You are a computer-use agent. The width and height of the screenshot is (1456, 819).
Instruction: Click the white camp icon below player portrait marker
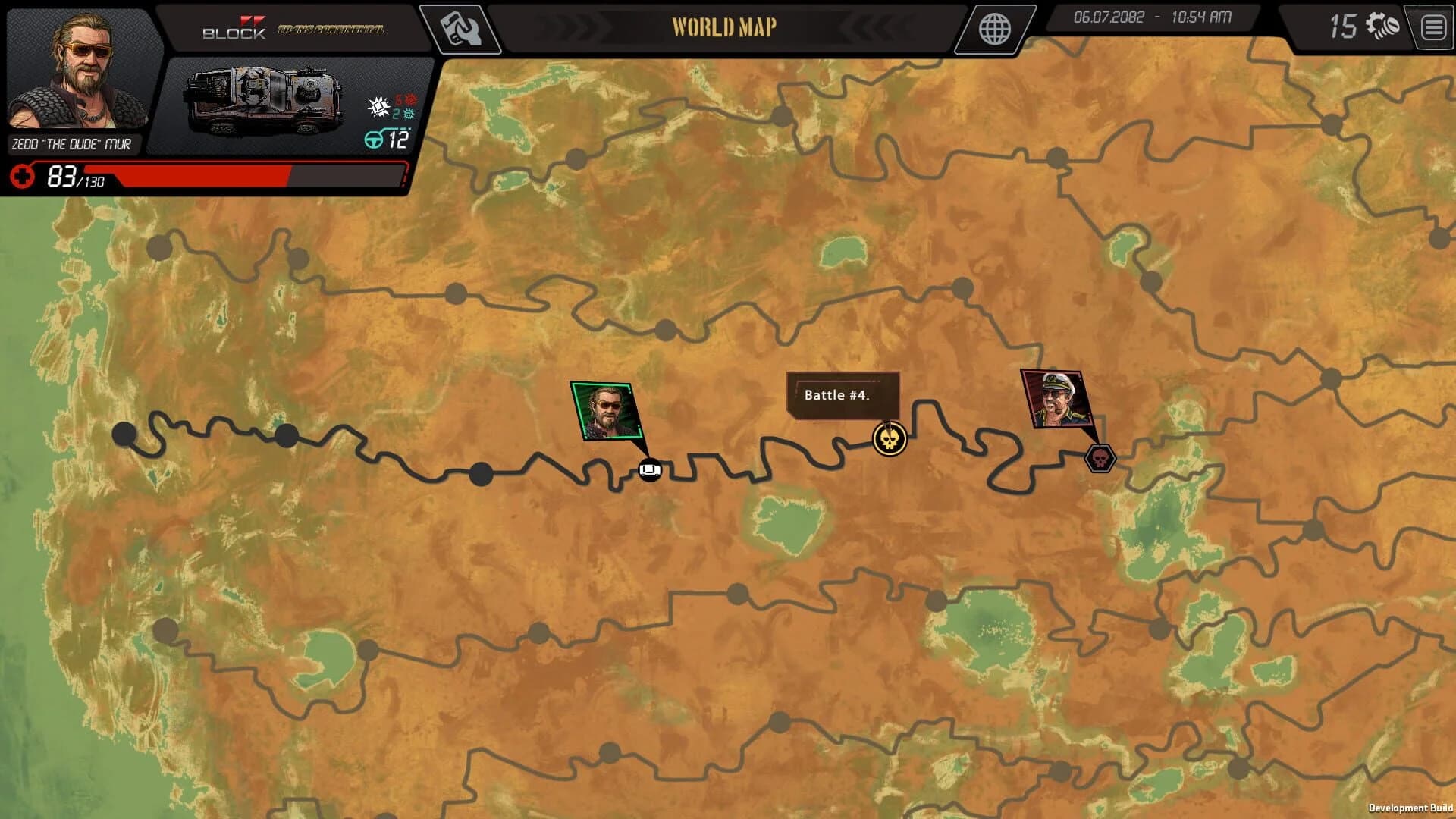click(x=651, y=469)
